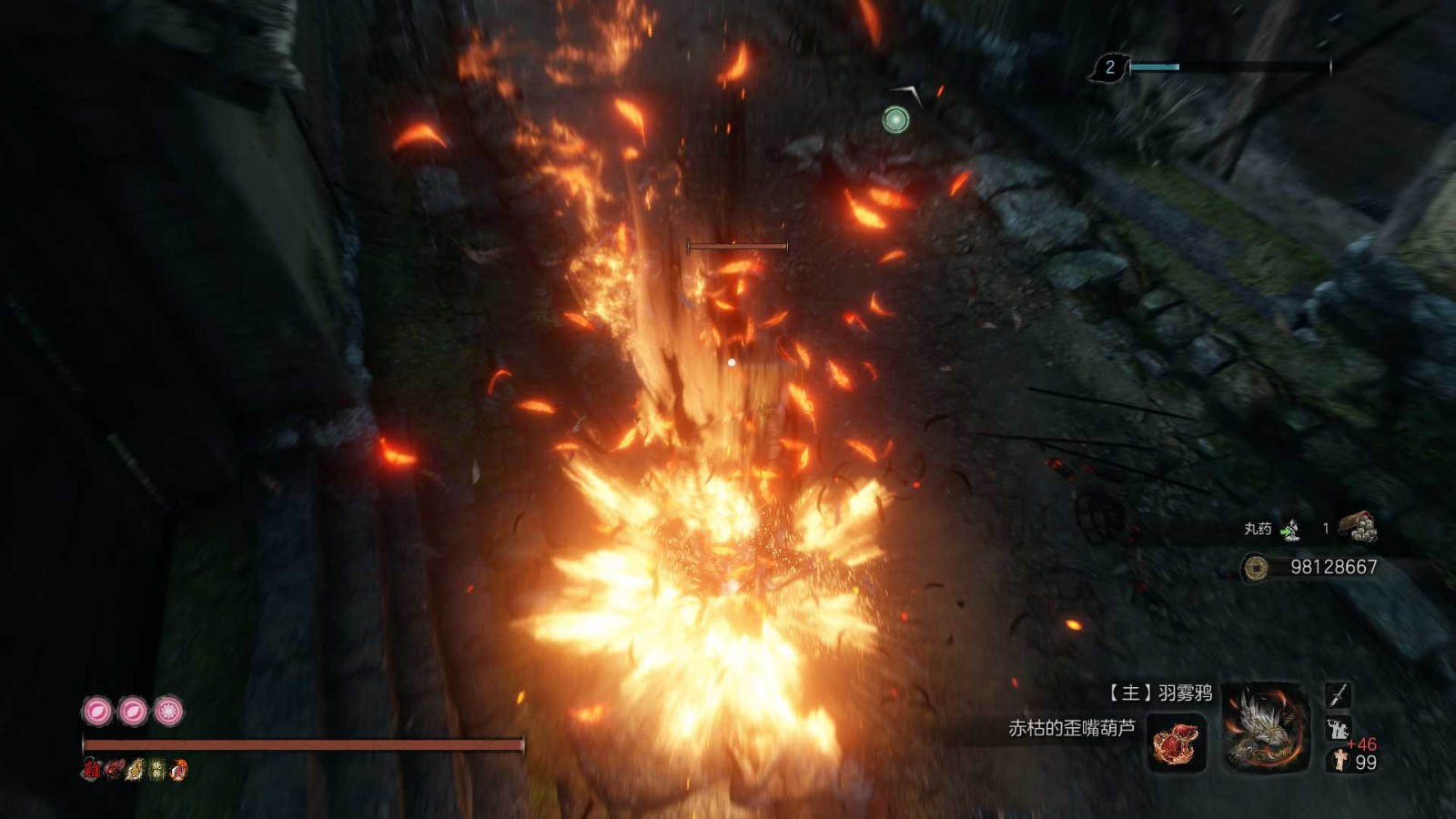Click the enemy deathblow counter marked 2
The height and width of the screenshot is (819, 1456).
click(x=1109, y=67)
